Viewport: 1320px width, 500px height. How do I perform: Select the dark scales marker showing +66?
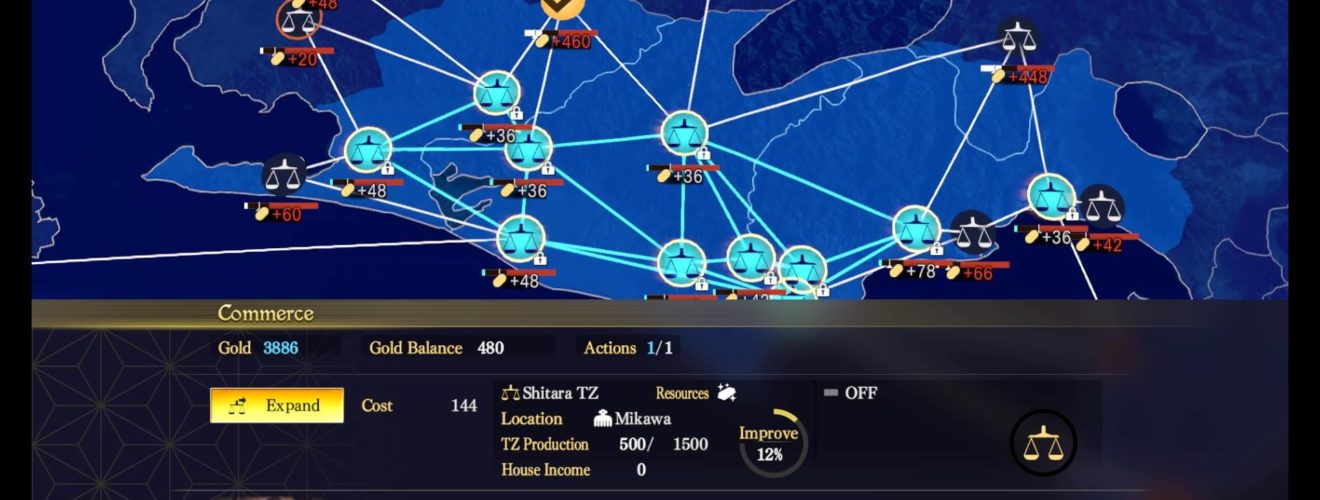[x=972, y=233]
